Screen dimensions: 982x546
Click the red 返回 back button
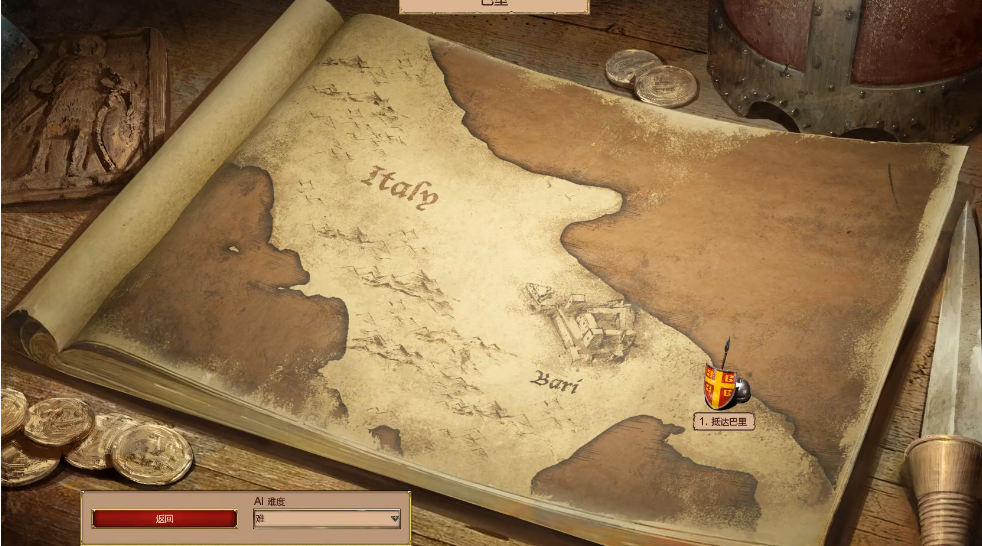click(165, 519)
